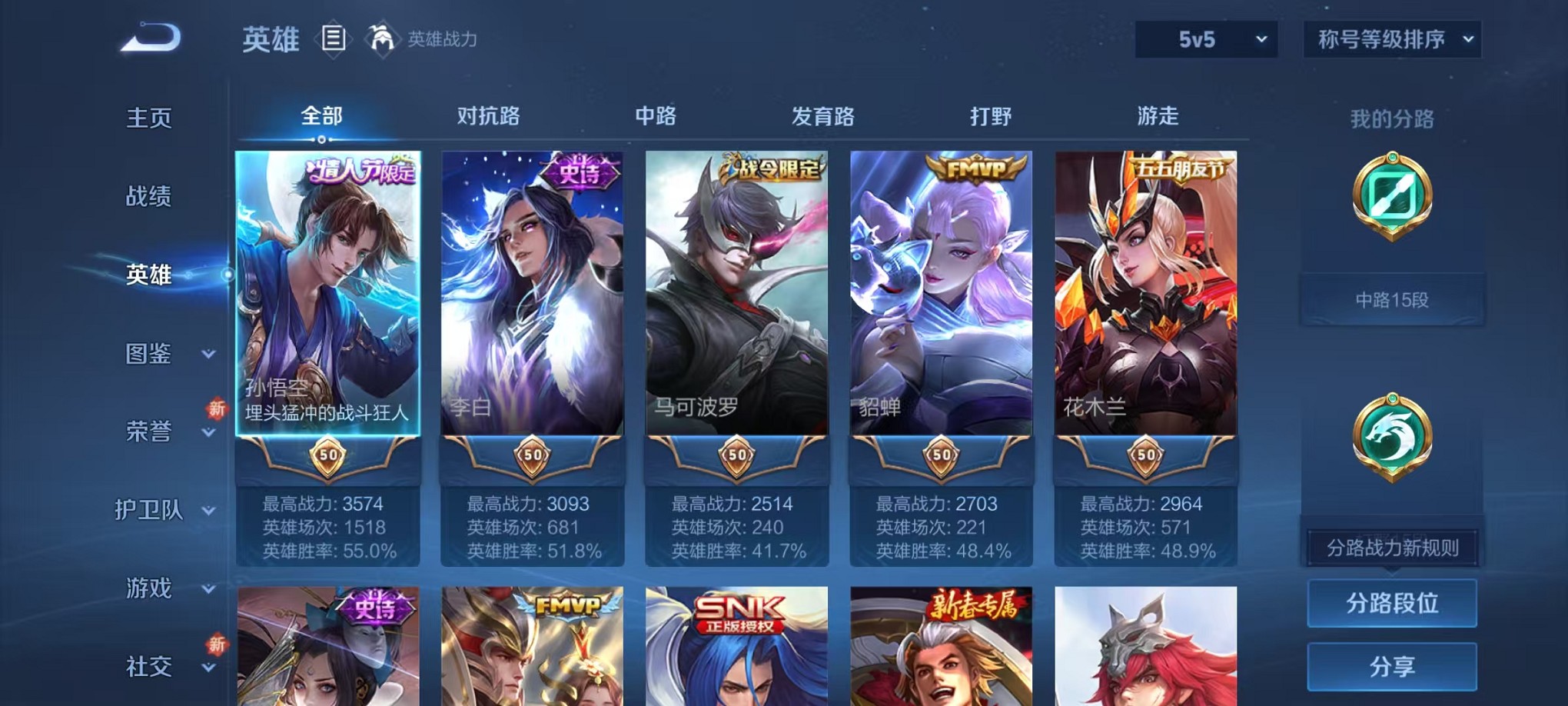
Task: Open the hero list icon beside 英雄 title
Action: point(334,38)
